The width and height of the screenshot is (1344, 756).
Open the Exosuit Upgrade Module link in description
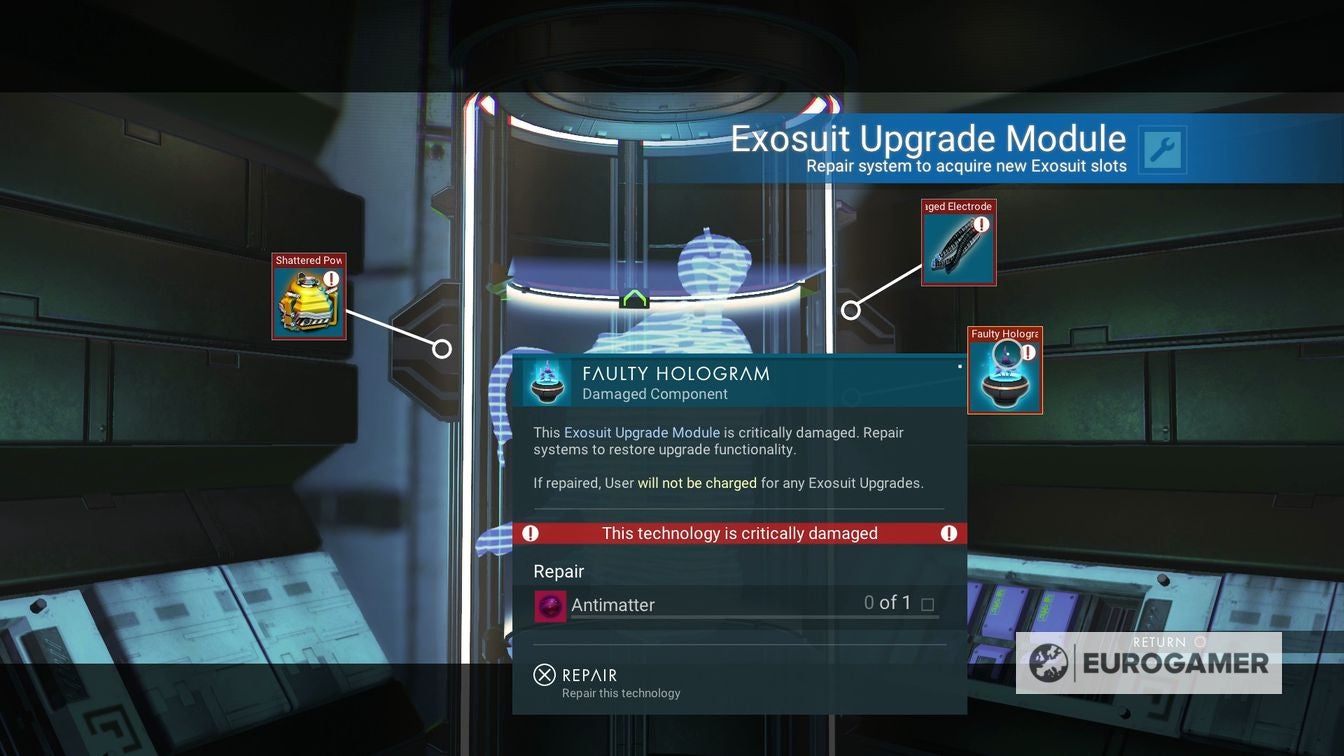639,432
